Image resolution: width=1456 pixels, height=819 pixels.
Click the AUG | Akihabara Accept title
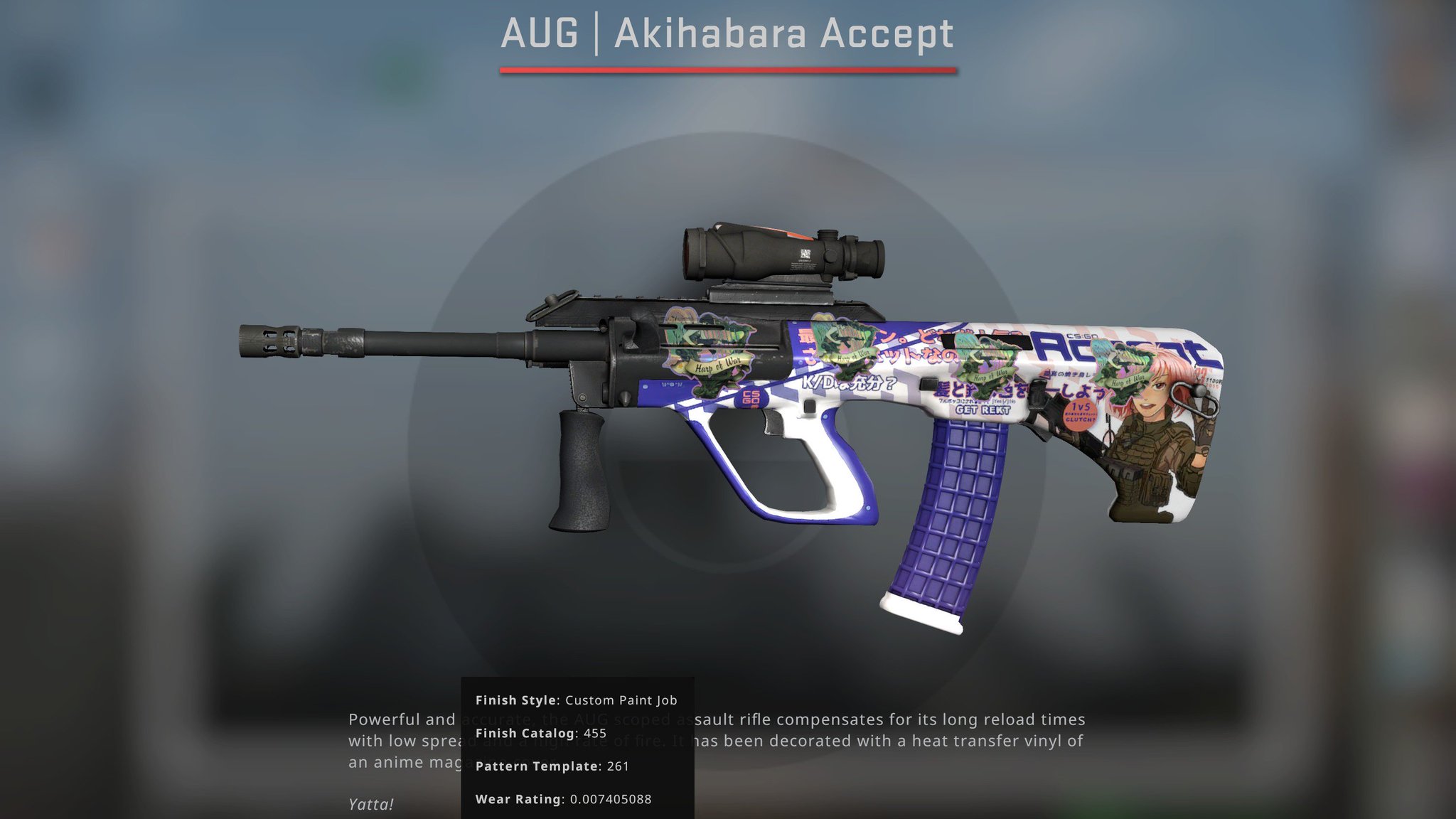point(727,32)
